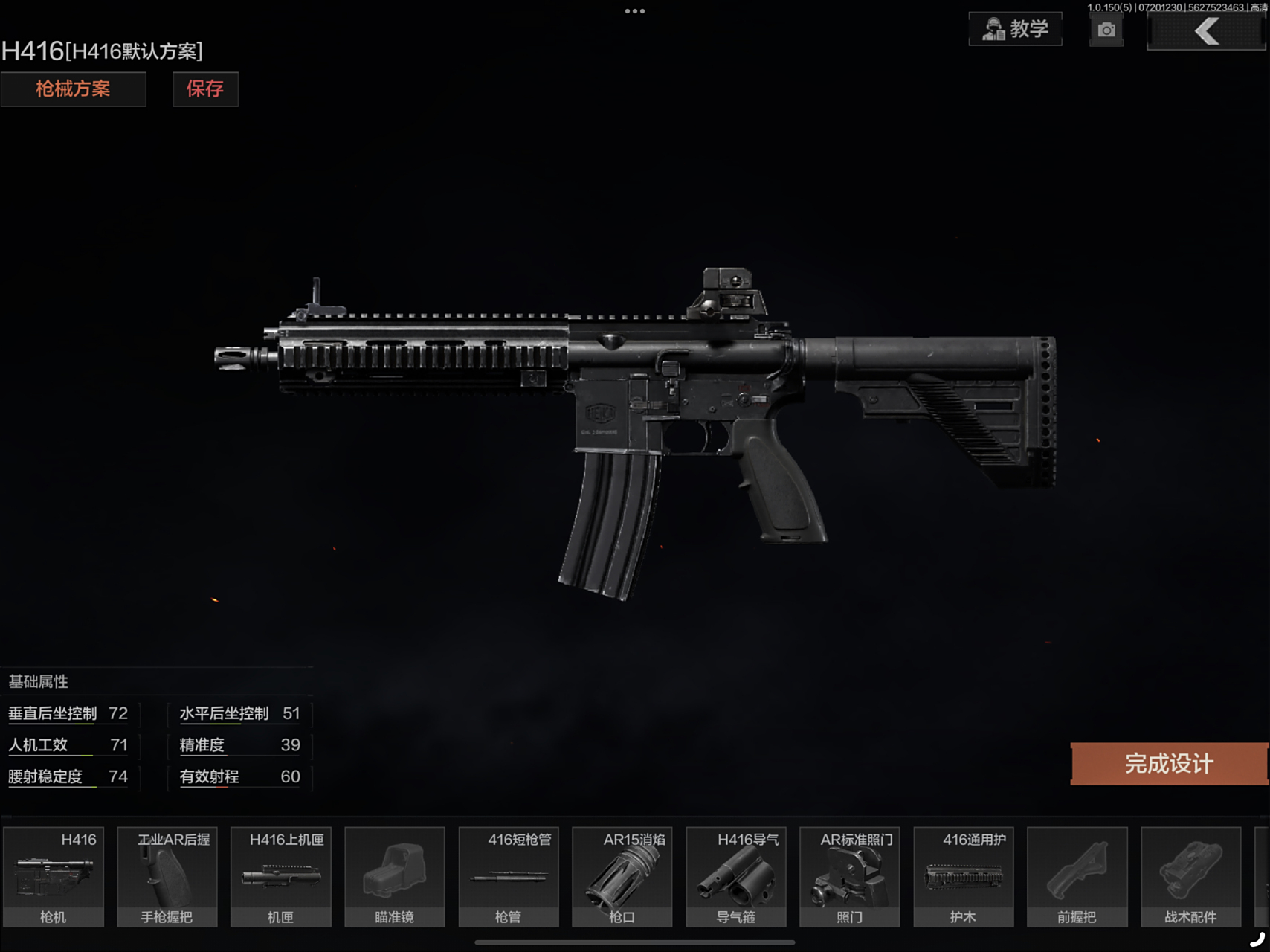Image resolution: width=1270 pixels, height=952 pixels.
Task: Take a screenshot with the camera icon
Action: click(x=1106, y=30)
